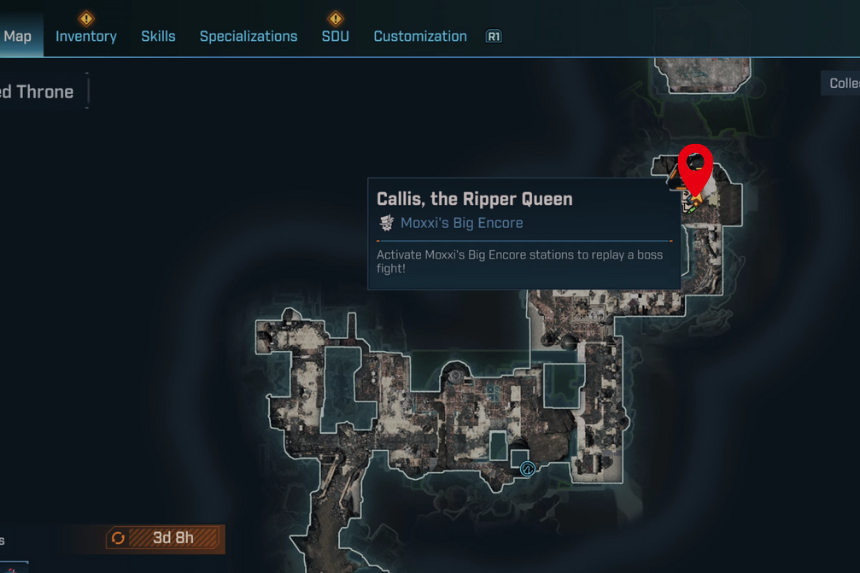The image size is (860, 573).
Task: Open the Collectibles panel button at right edge
Action: (x=843, y=83)
